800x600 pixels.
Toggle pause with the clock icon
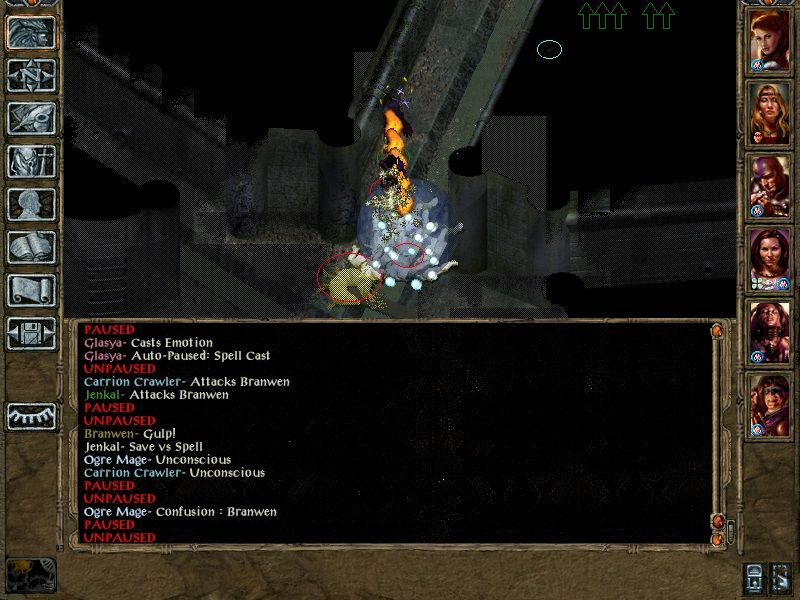pyautogui.click(x=31, y=575)
